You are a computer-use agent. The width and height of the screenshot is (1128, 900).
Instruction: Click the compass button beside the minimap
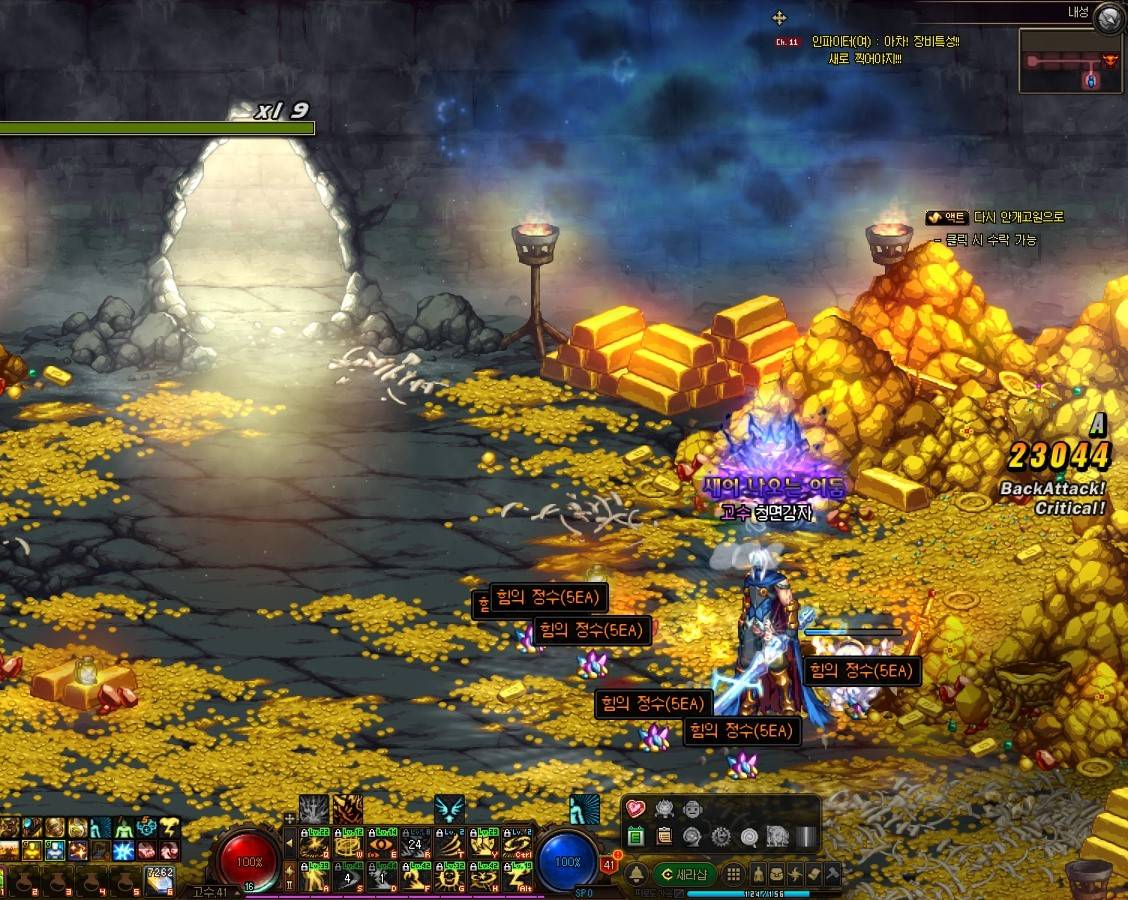[1108, 17]
